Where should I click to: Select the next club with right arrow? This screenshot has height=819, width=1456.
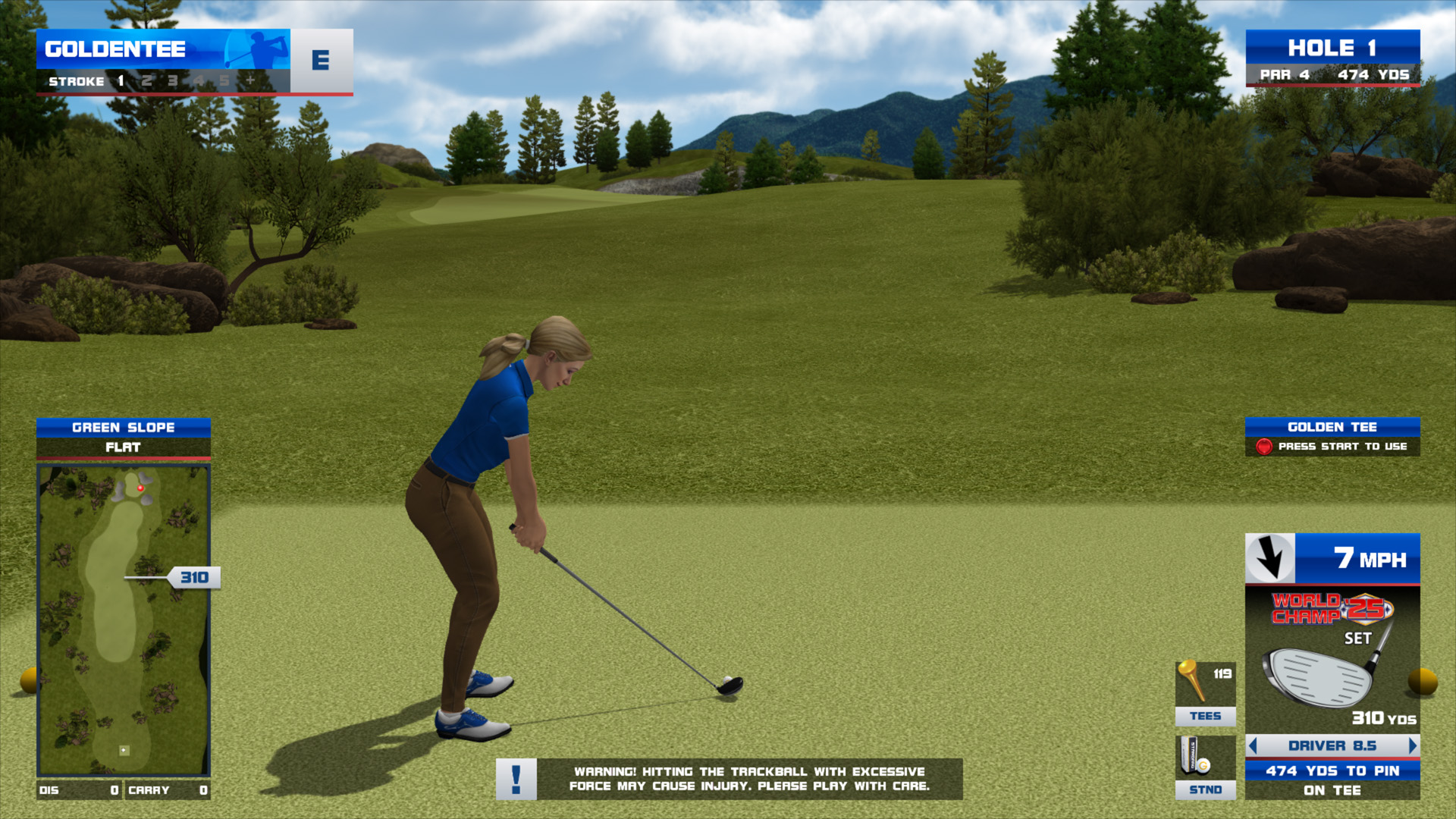pyautogui.click(x=1412, y=746)
